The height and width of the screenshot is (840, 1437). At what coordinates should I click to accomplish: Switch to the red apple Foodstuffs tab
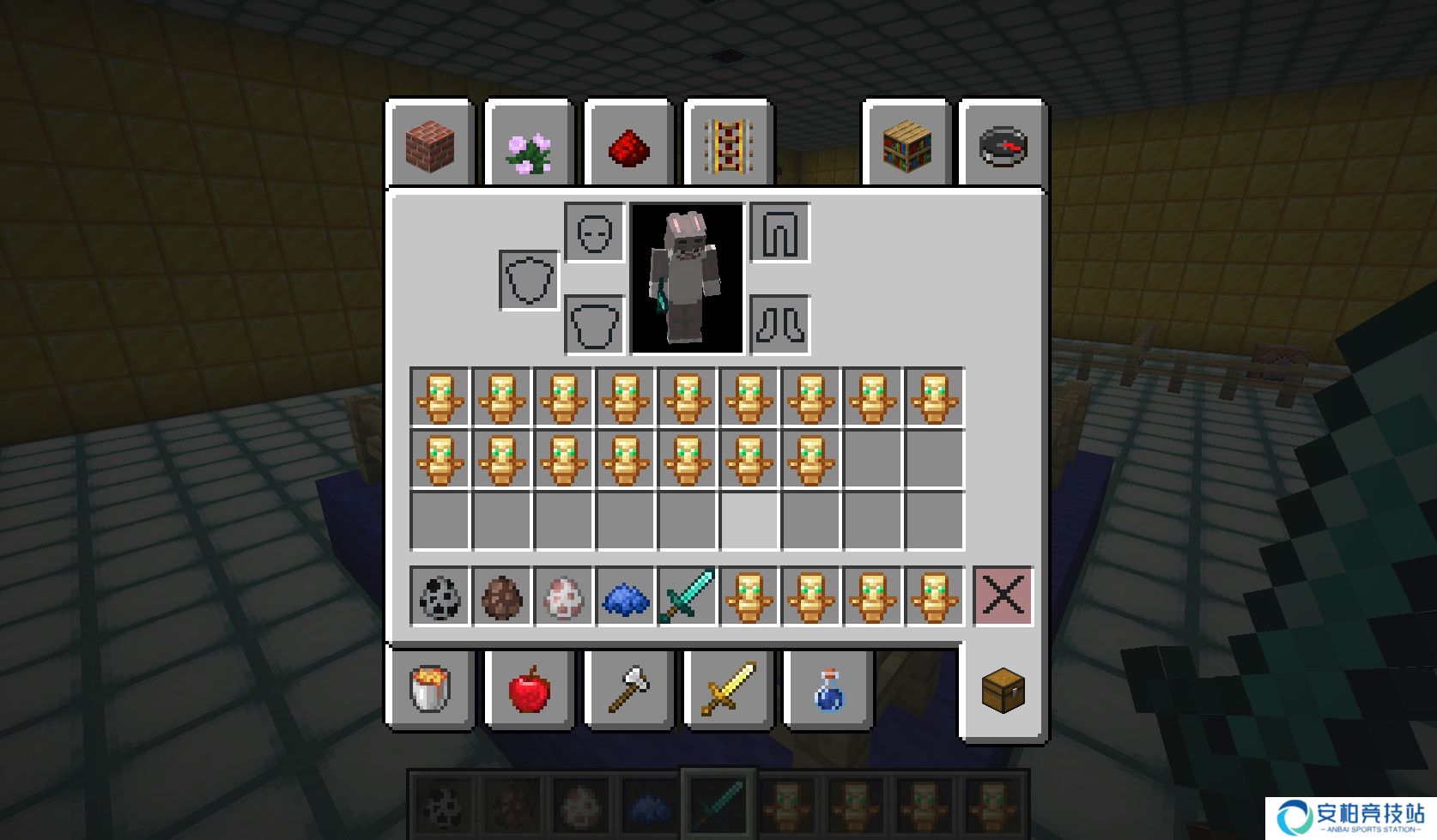pos(530,689)
